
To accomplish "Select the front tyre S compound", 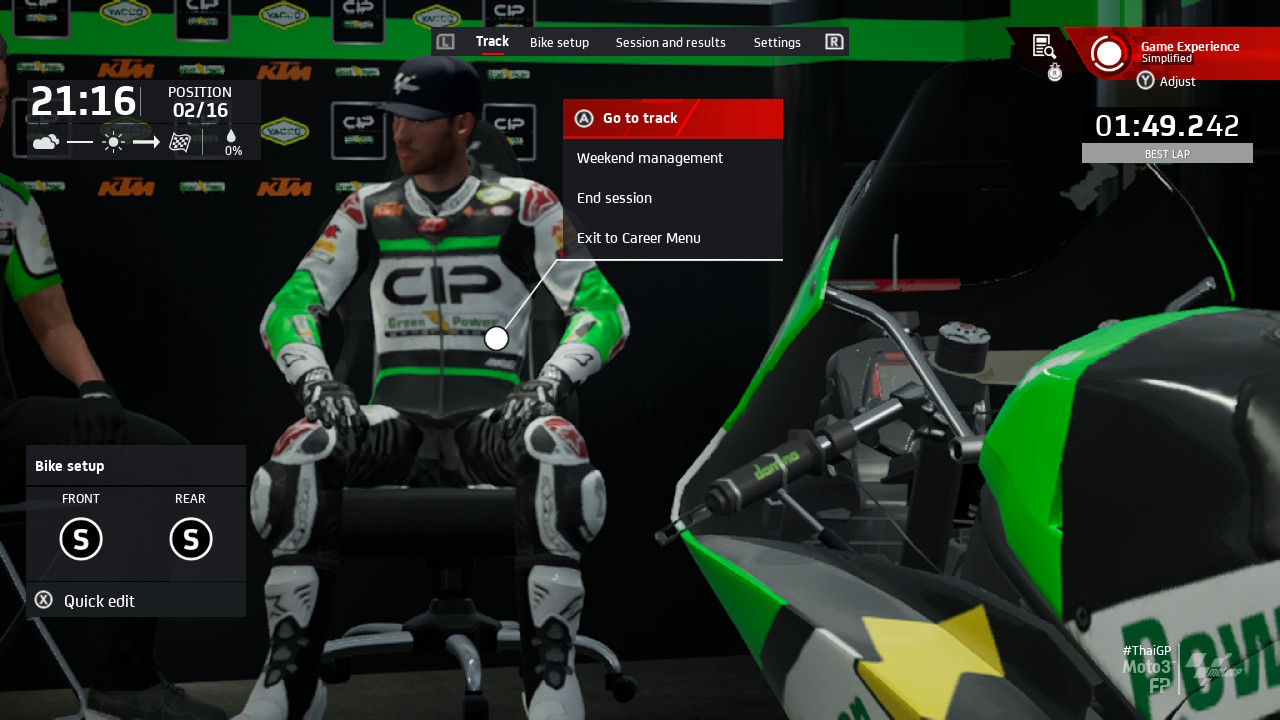I will pyautogui.click(x=81, y=539).
